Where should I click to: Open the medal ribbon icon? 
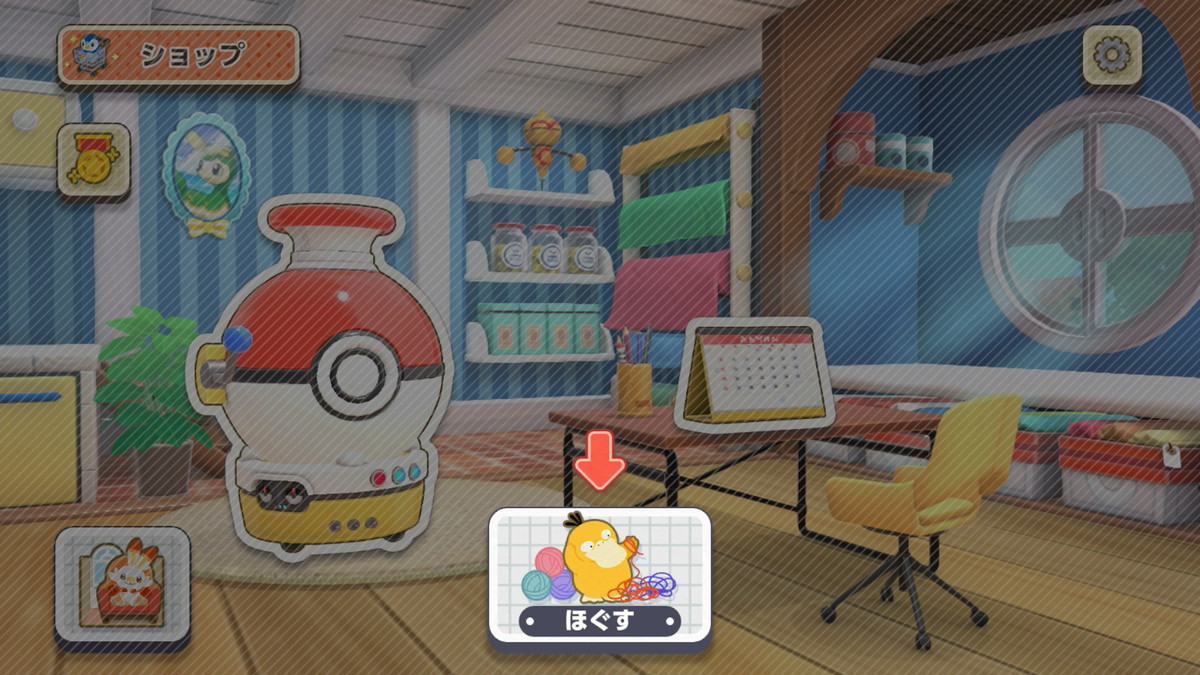94,160
